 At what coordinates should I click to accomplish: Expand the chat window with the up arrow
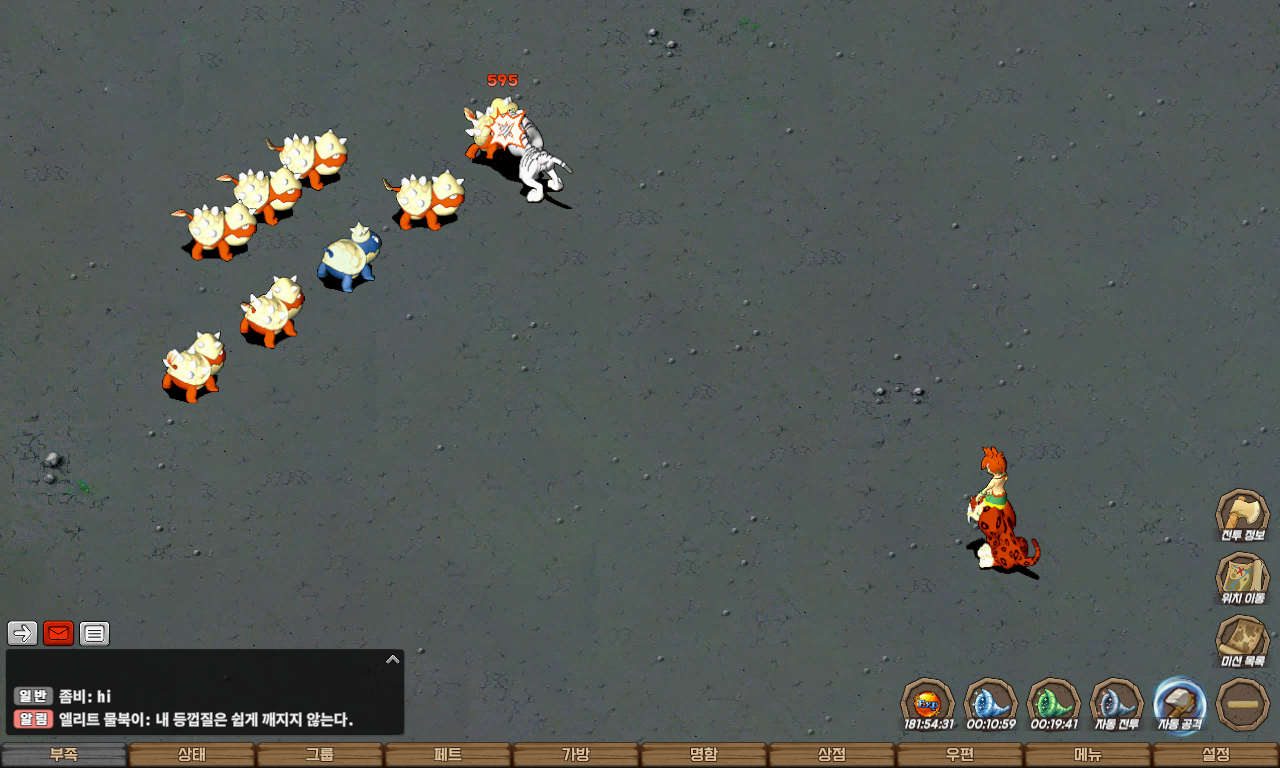pos(393,659)
